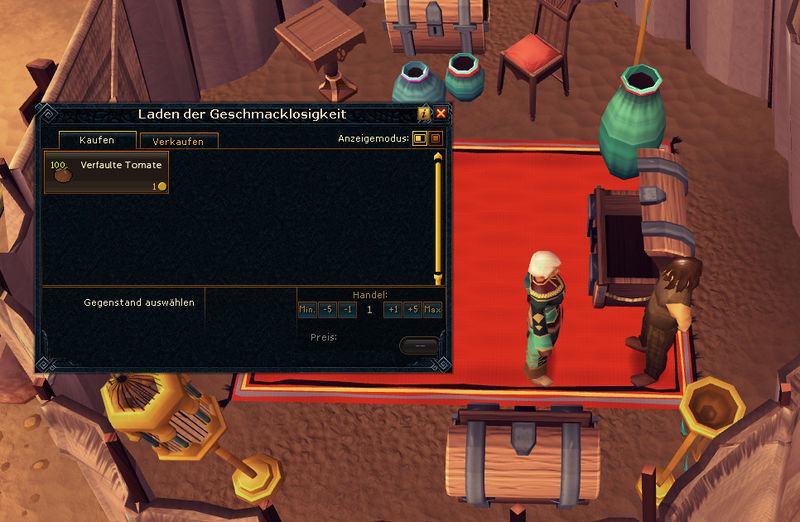This screenshot has width=800, height=522.
Task: Select the Verfaulte Tomate item
Action: point(105,172)
